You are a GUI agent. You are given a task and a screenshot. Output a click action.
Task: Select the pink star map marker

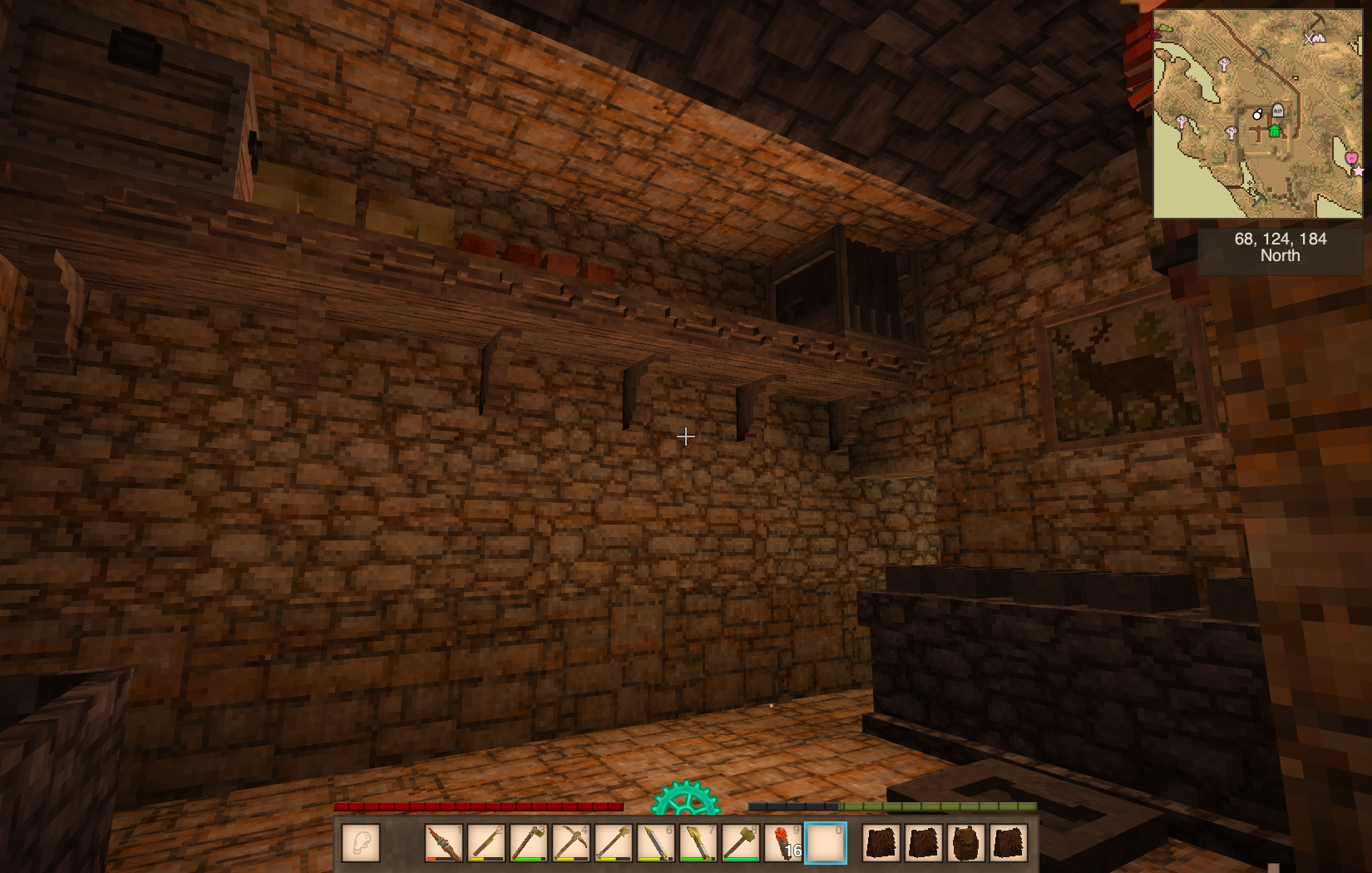click(x=1359, y=171)
